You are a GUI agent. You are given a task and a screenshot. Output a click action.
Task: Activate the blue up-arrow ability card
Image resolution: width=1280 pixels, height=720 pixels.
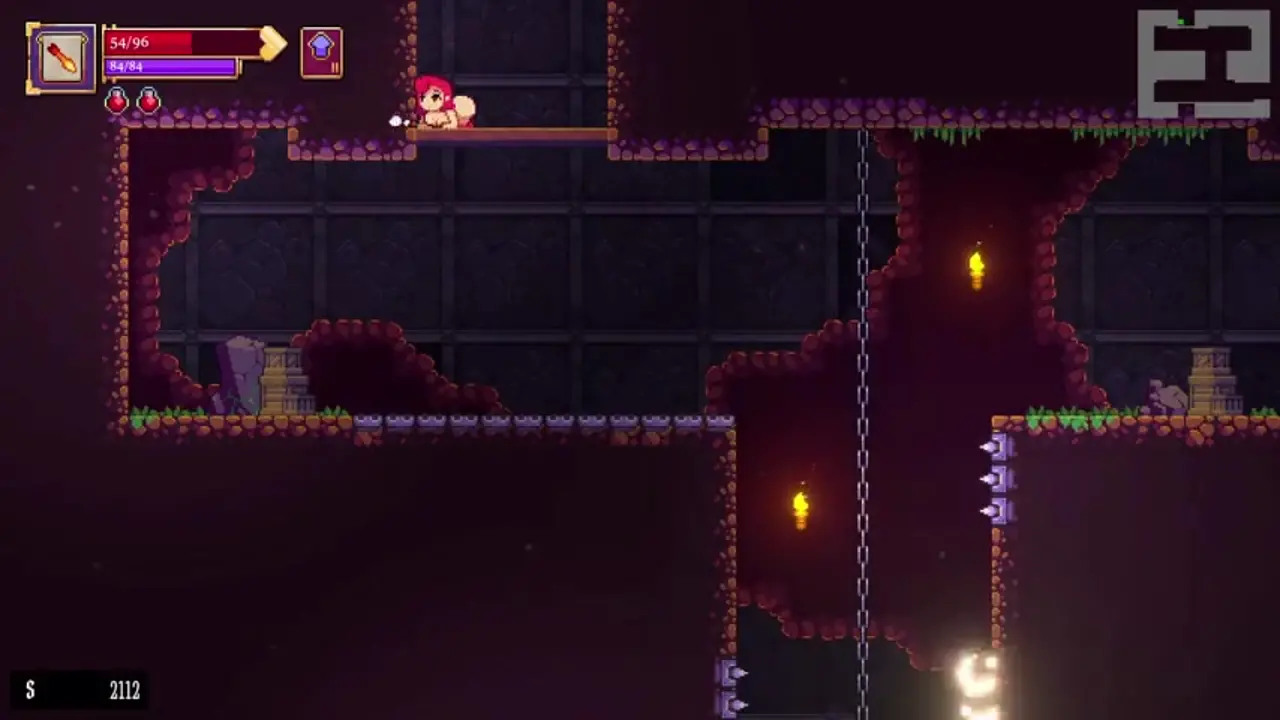click(x=321, y=52)
